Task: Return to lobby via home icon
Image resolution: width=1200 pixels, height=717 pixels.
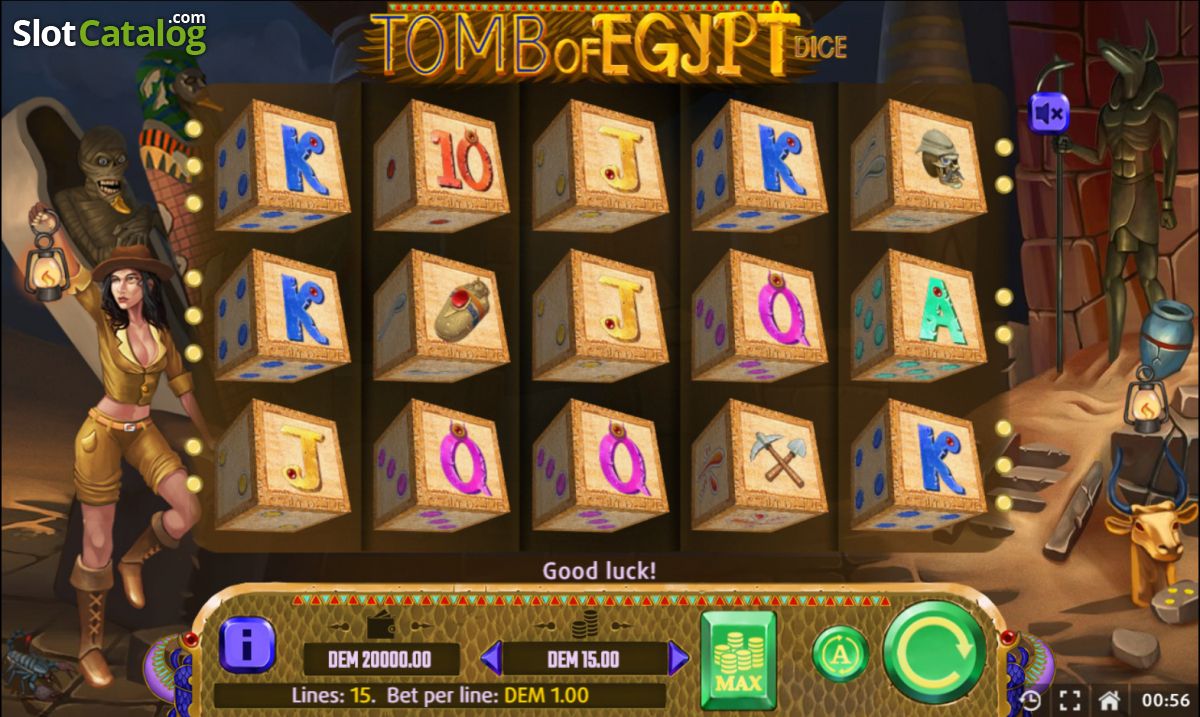Action: click(x=1108, y=700)
